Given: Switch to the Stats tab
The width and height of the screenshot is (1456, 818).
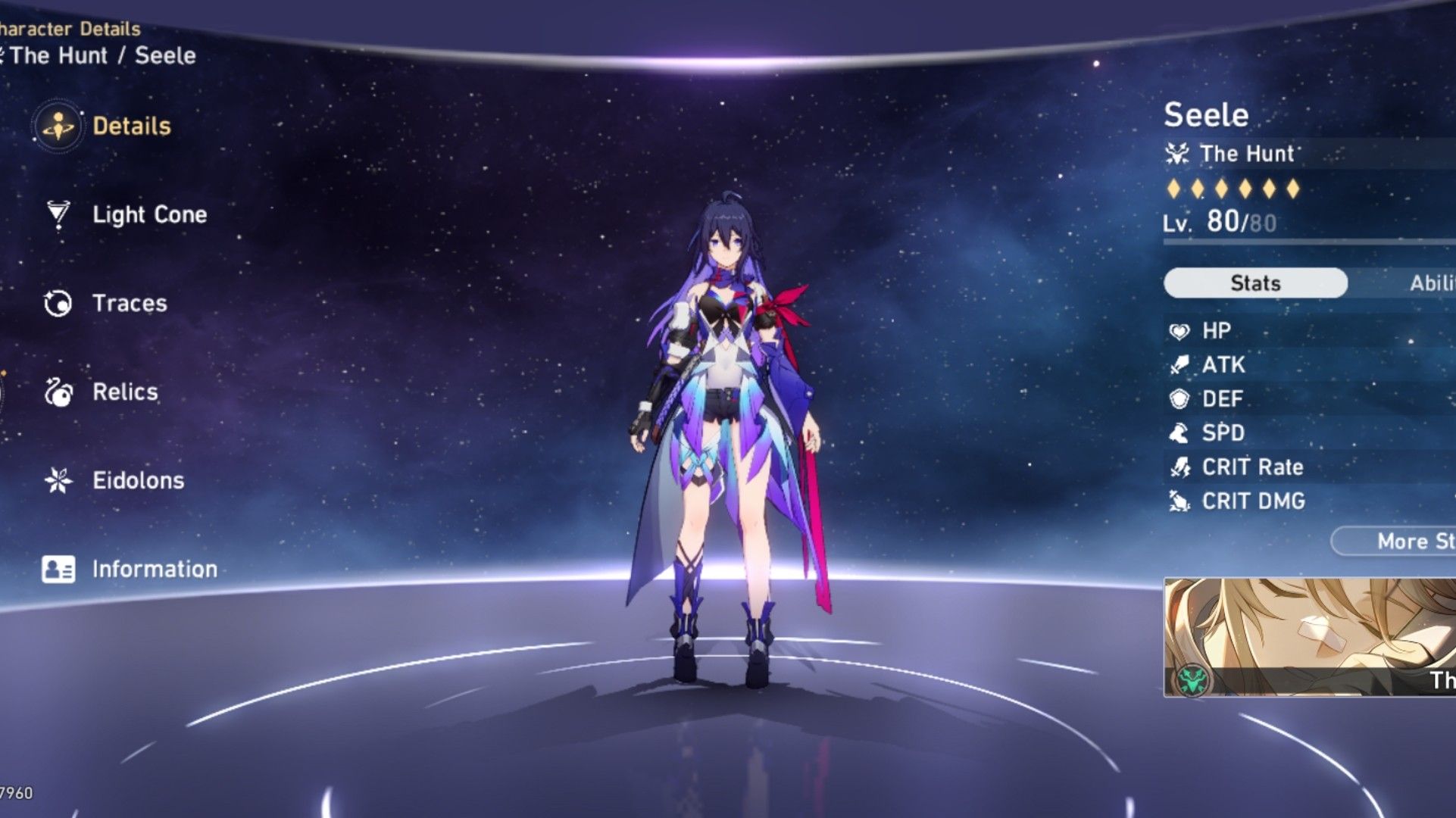Looking at the screenshot, I should pyautogui.click(x=1254, y=282).
